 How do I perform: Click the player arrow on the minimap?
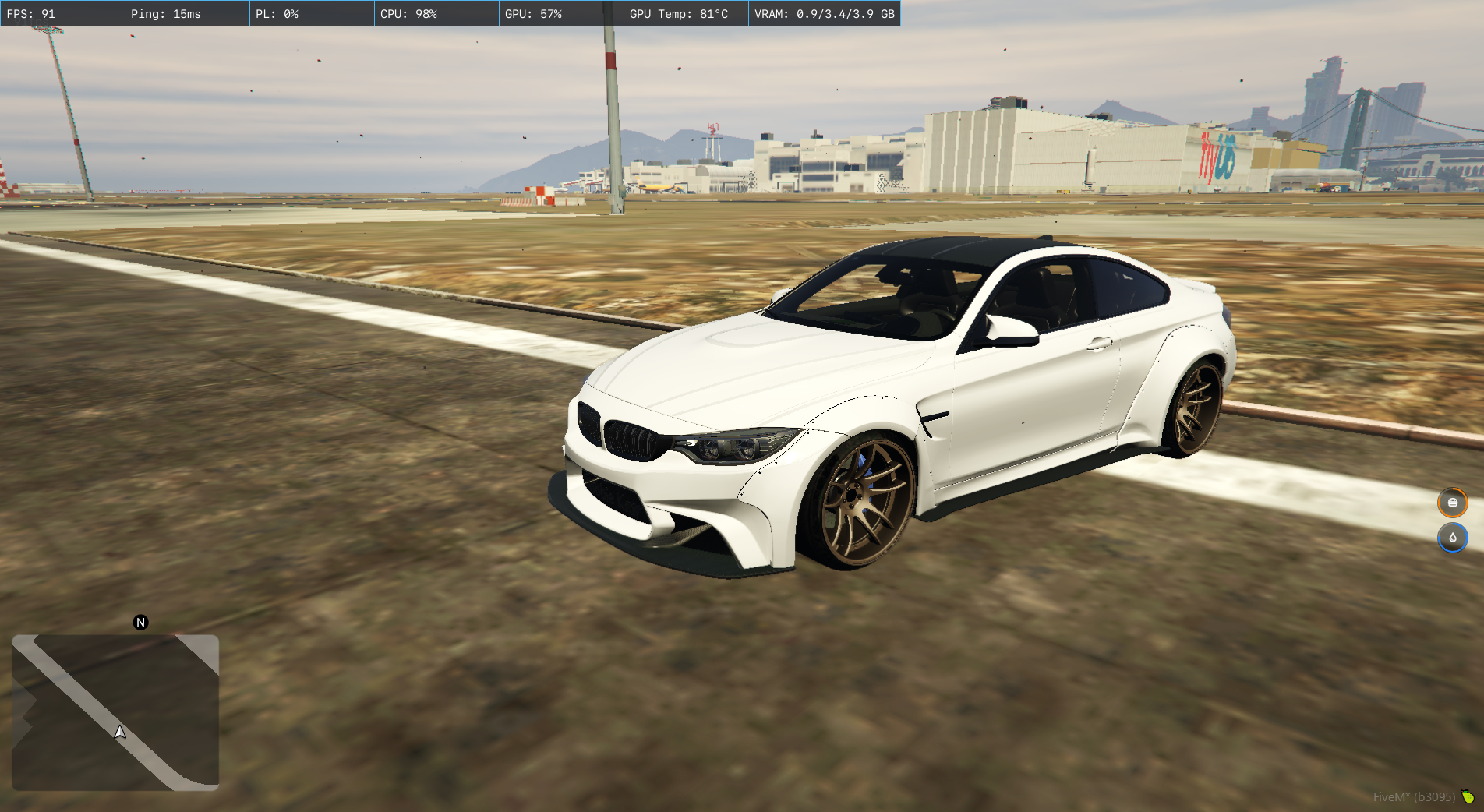click(119, 732)
